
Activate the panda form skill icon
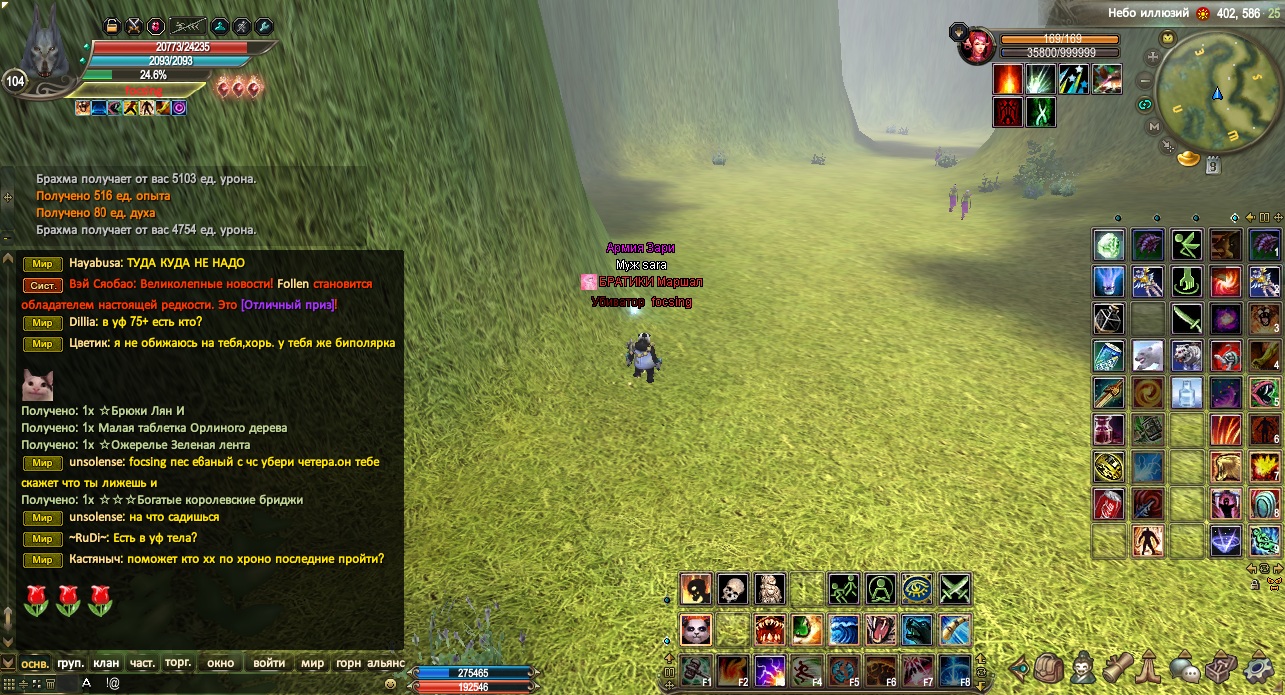(x=696, y=629)
